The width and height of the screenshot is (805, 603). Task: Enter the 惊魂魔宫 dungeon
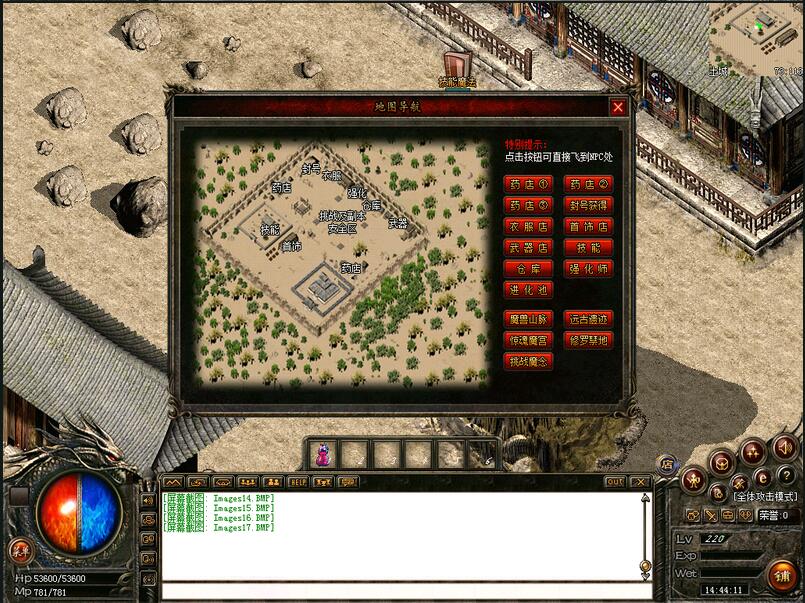tap(529, 340)
